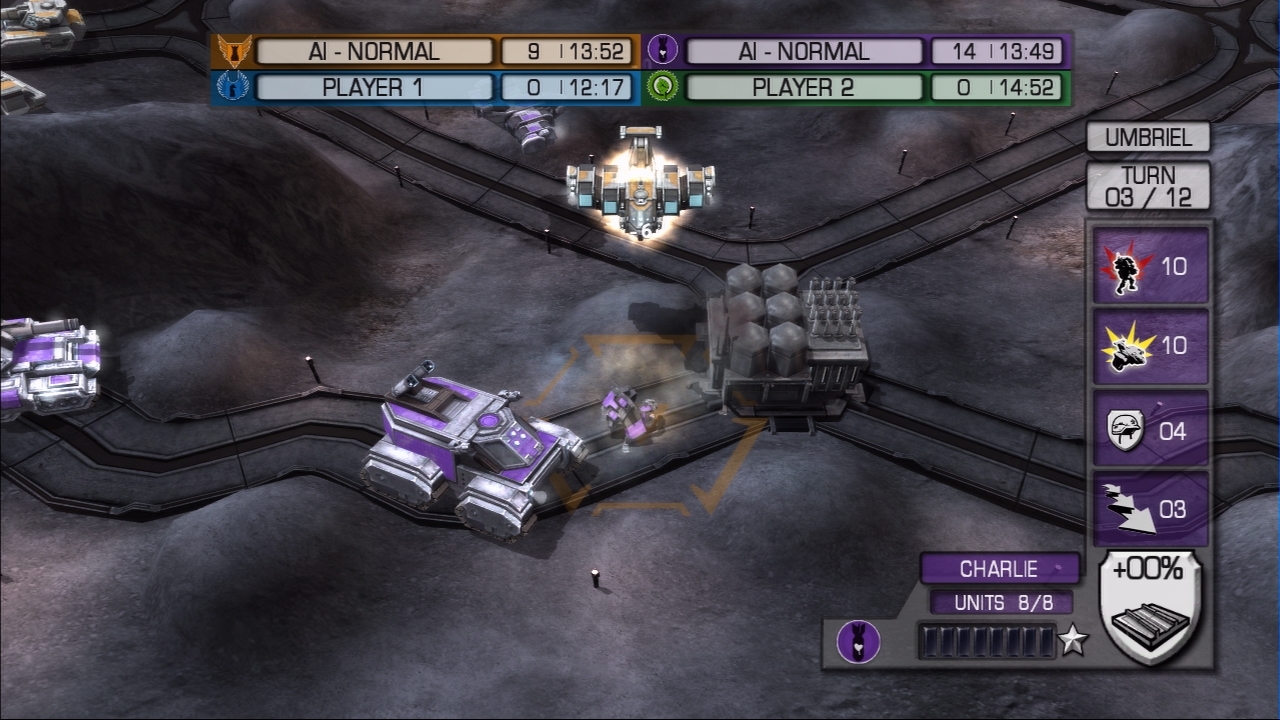Inspect the helmet defense stat icon

coord(1126,430)
